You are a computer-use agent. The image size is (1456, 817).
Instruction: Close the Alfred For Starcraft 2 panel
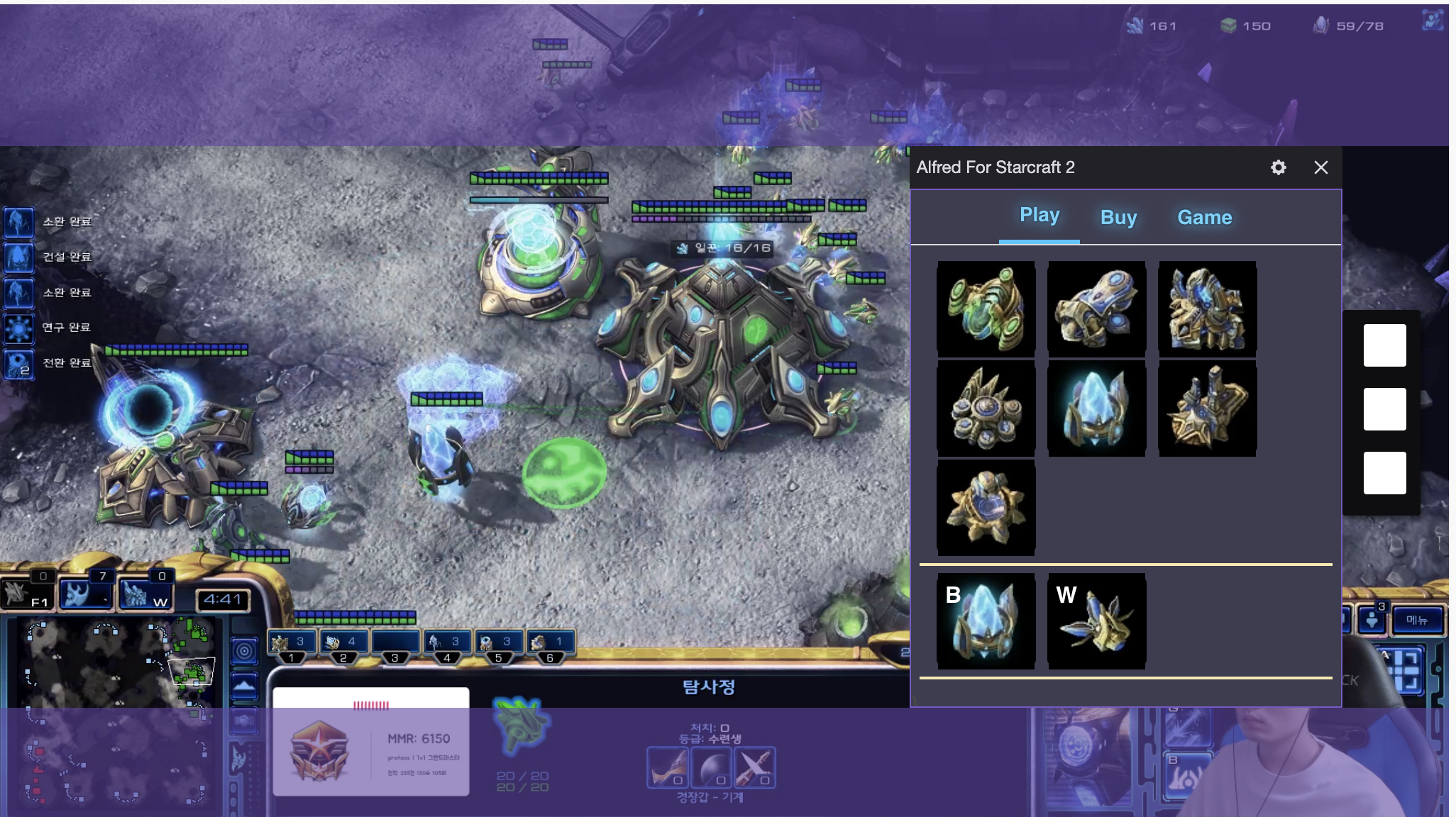1320,167
